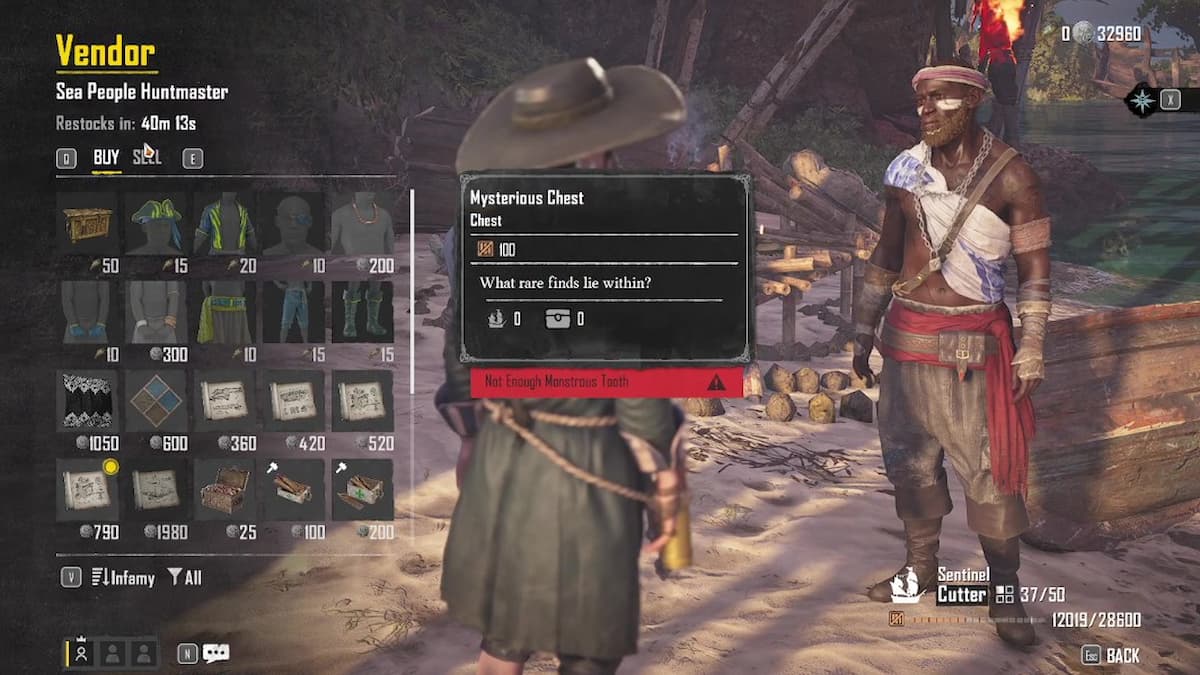
Task: Pick the blue eyepatch item
Action: click(293, 223)
